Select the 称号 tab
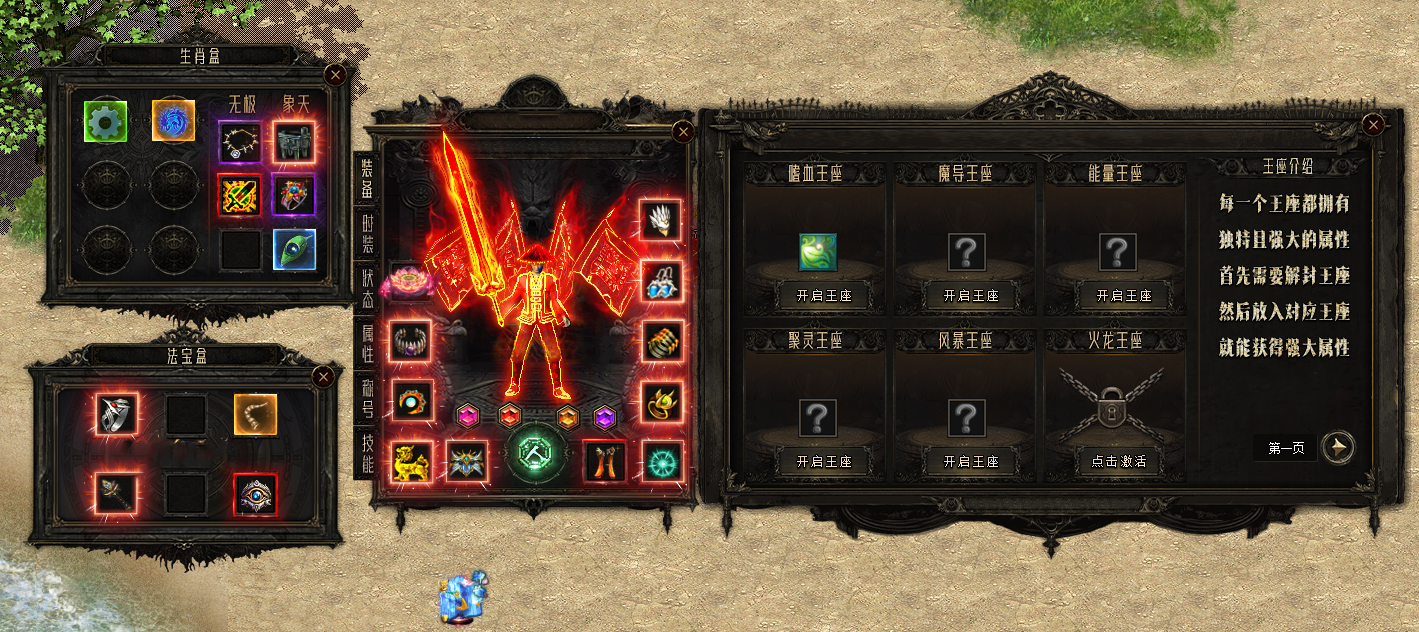The height and width of the screenshot is (632, 1419). click(369, 397)
